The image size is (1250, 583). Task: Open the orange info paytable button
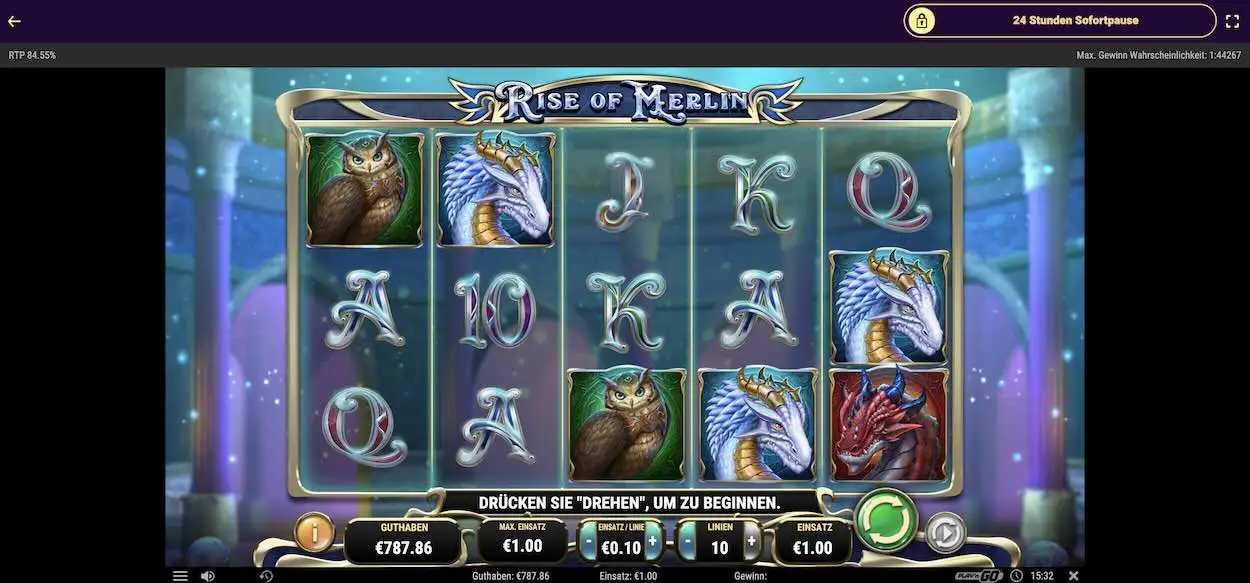click(x=314, y=534)
